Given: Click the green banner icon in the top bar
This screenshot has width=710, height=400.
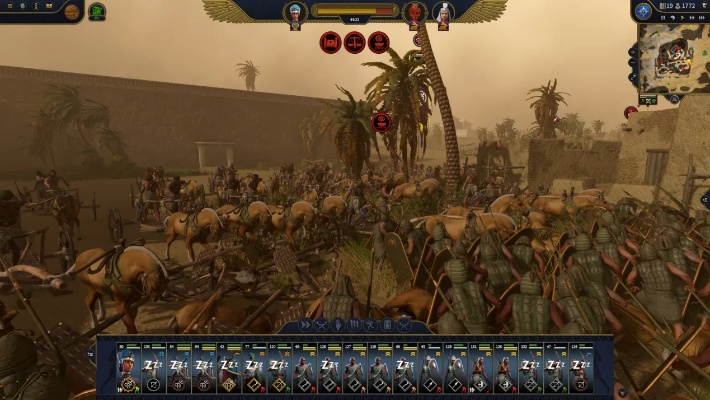Looking at the screenshot, I should click(97, 12).
